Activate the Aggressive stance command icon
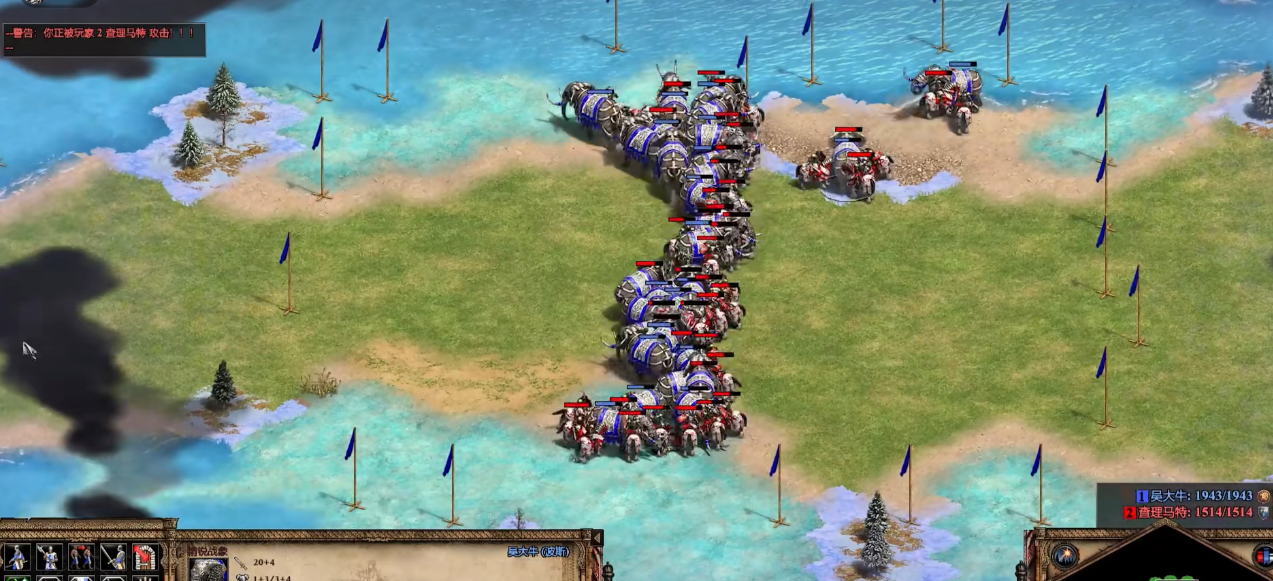Image resolution: width=1273 pixels, height=581 pixels. (15, 558)
